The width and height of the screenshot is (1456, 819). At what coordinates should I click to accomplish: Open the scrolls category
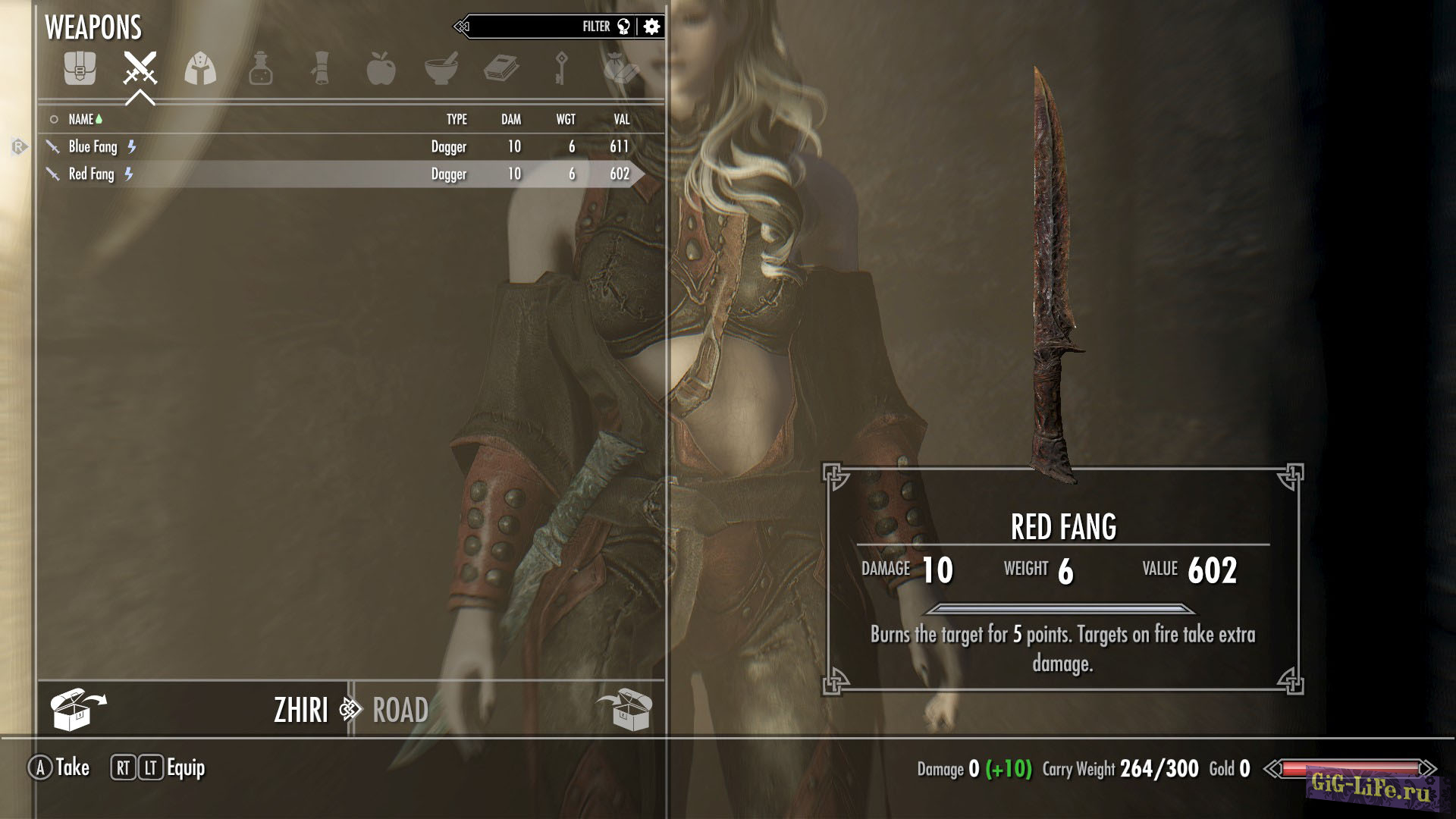pos(321,68)
